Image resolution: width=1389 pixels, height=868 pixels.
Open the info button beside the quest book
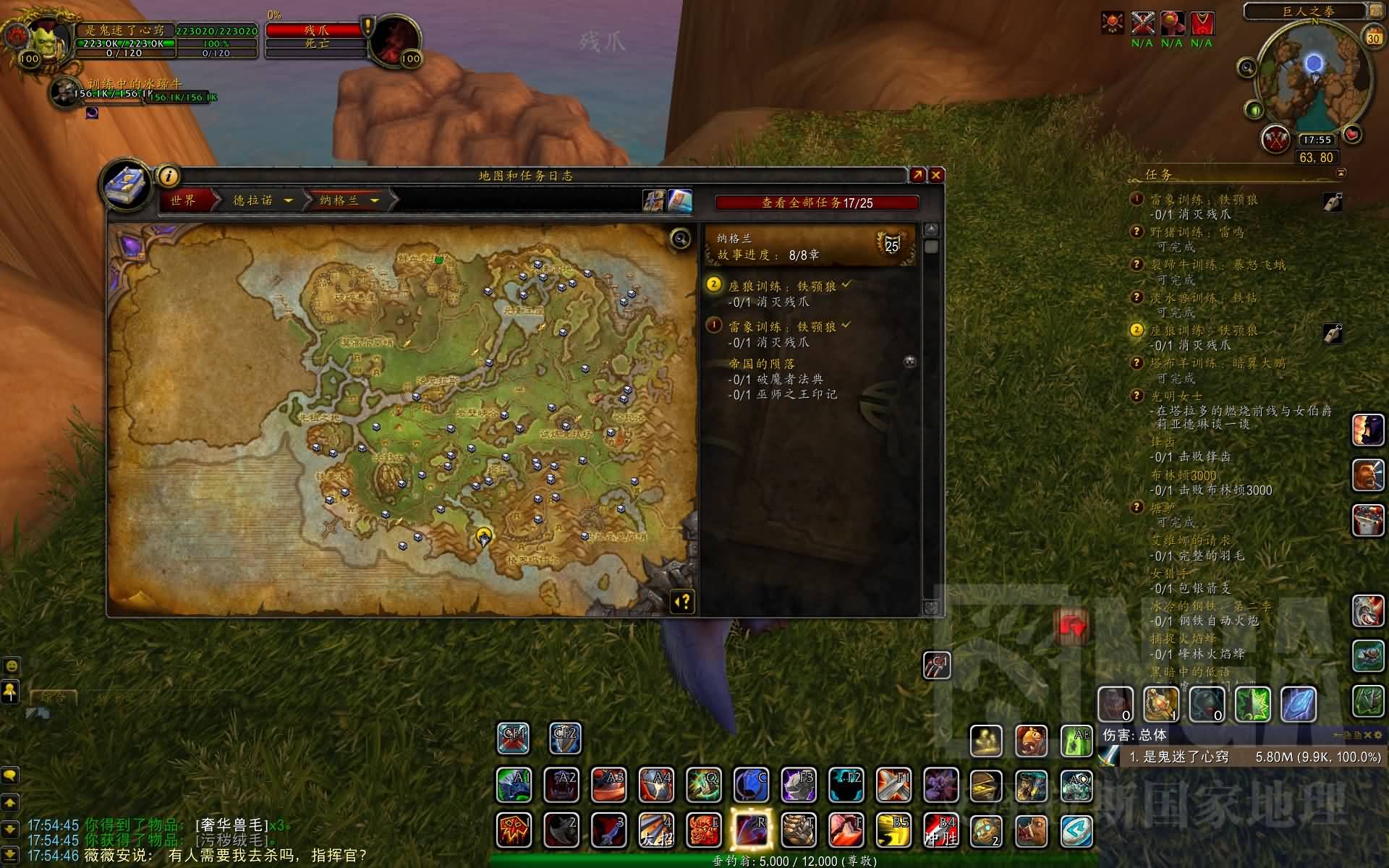coord(168,176)
